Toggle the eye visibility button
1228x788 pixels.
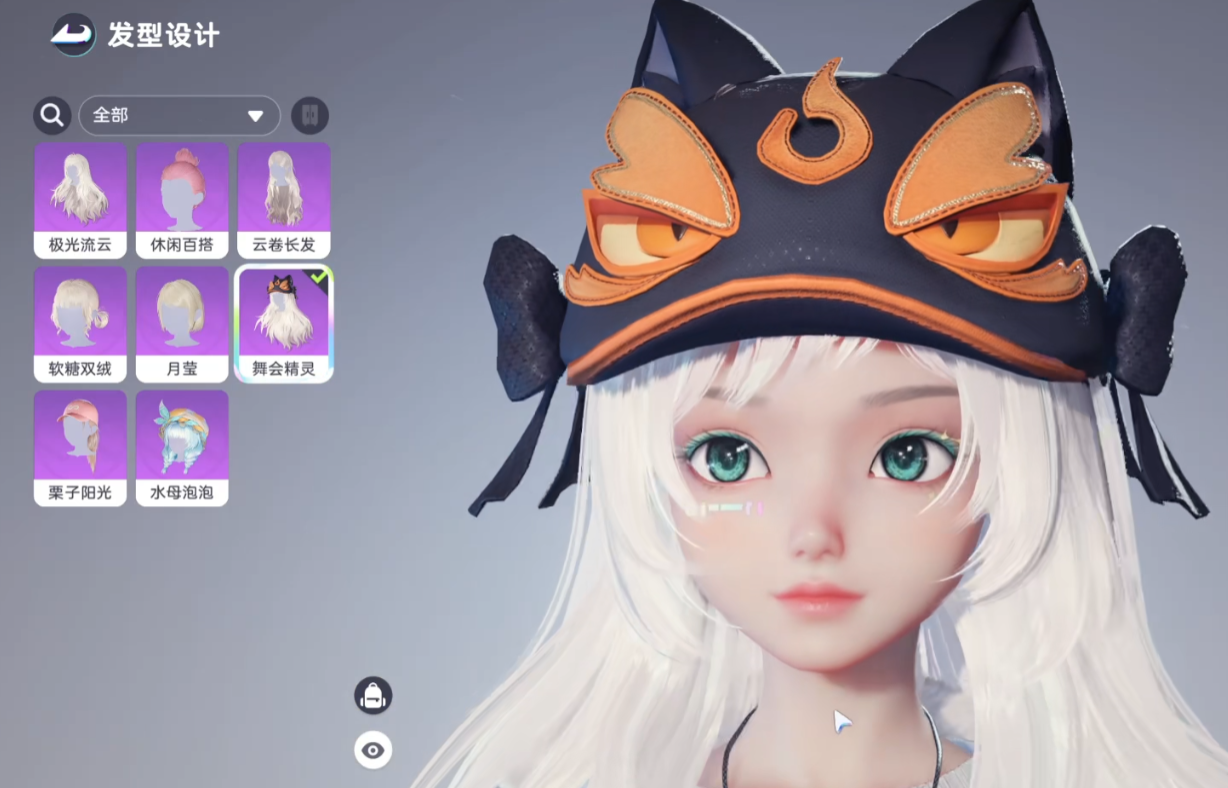coord(373,750)
